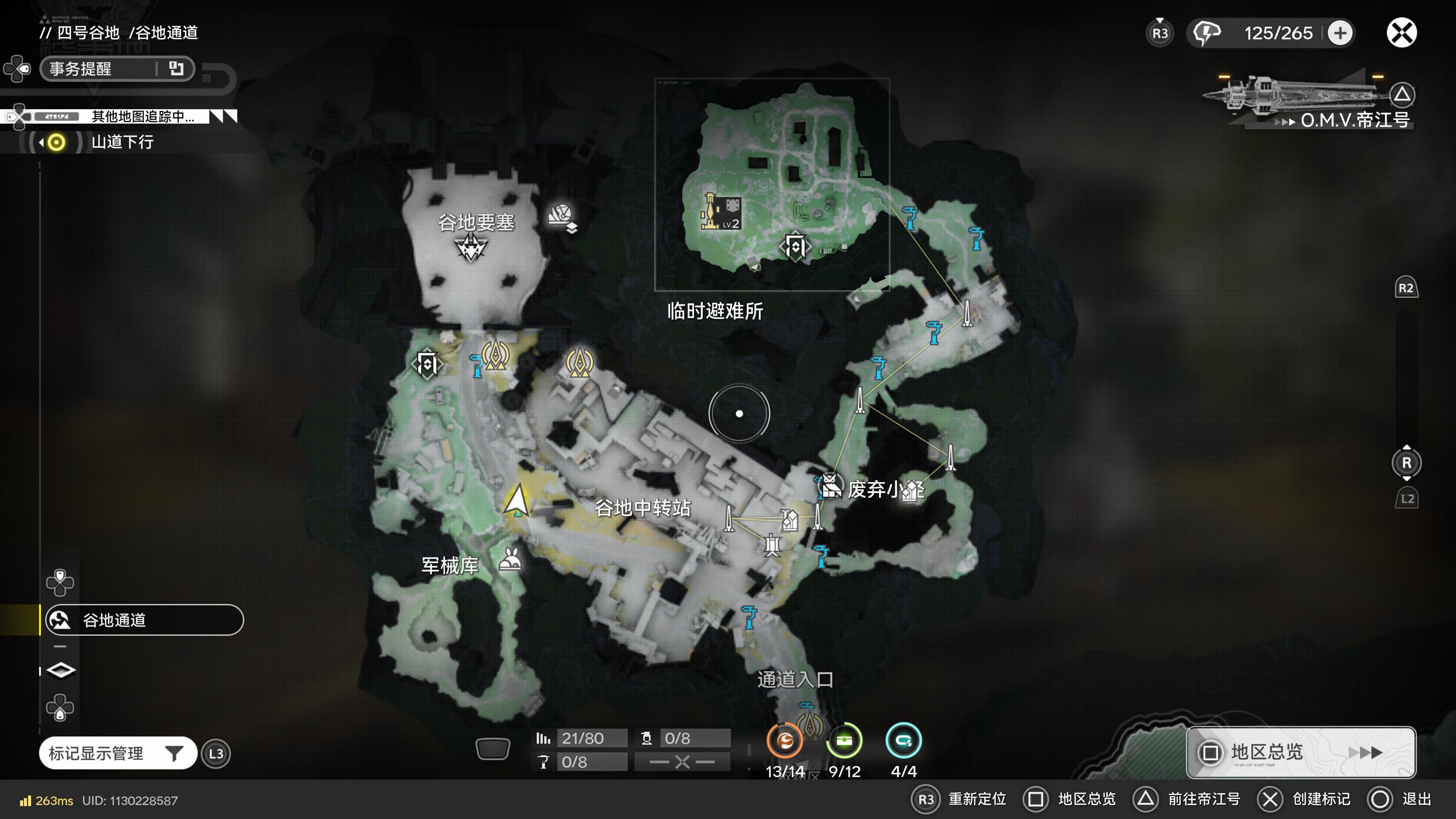Click the 临时避难所 level 2 outpost icon

[721, 212]
